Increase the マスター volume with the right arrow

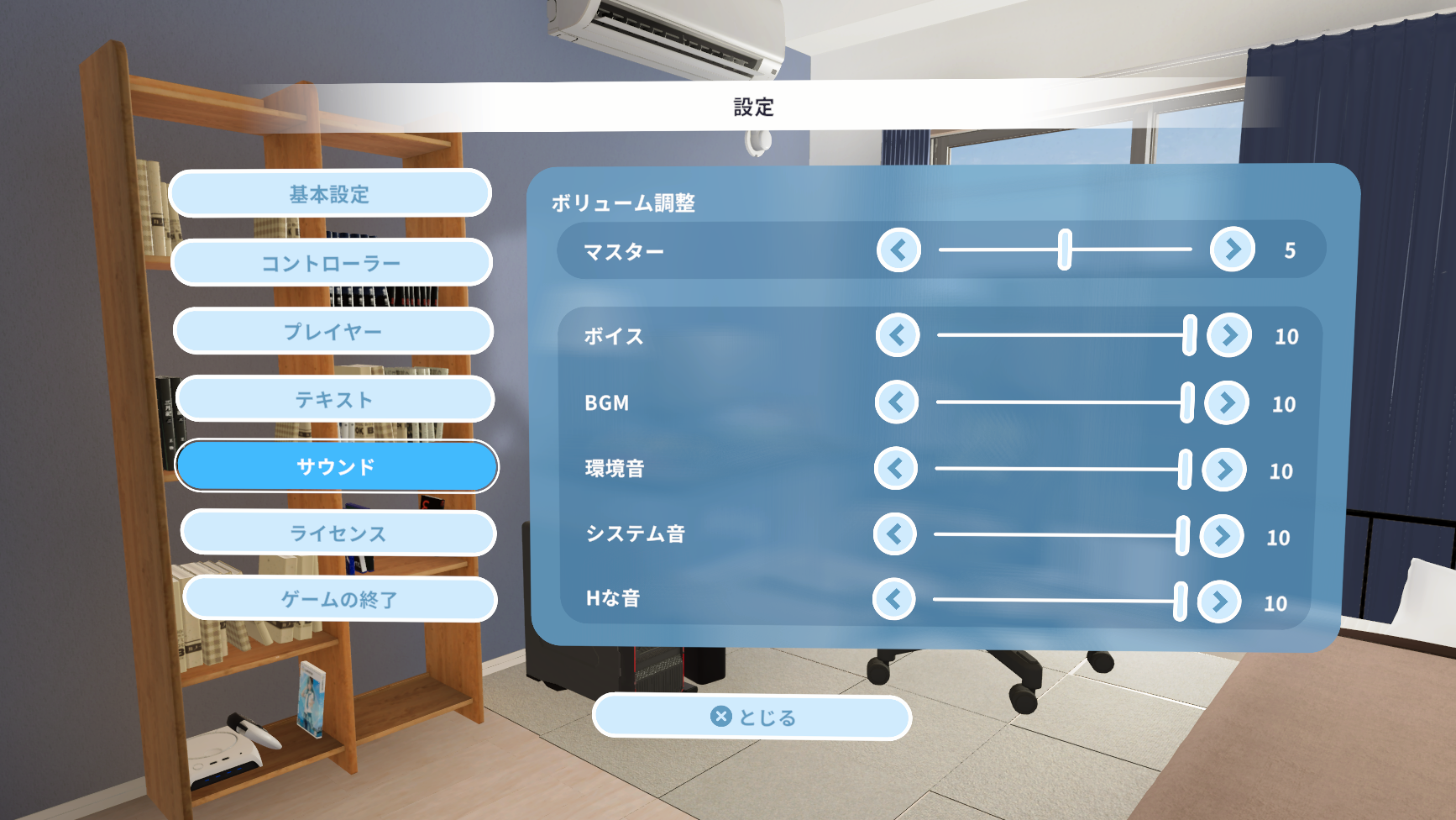coord(1231,249)
